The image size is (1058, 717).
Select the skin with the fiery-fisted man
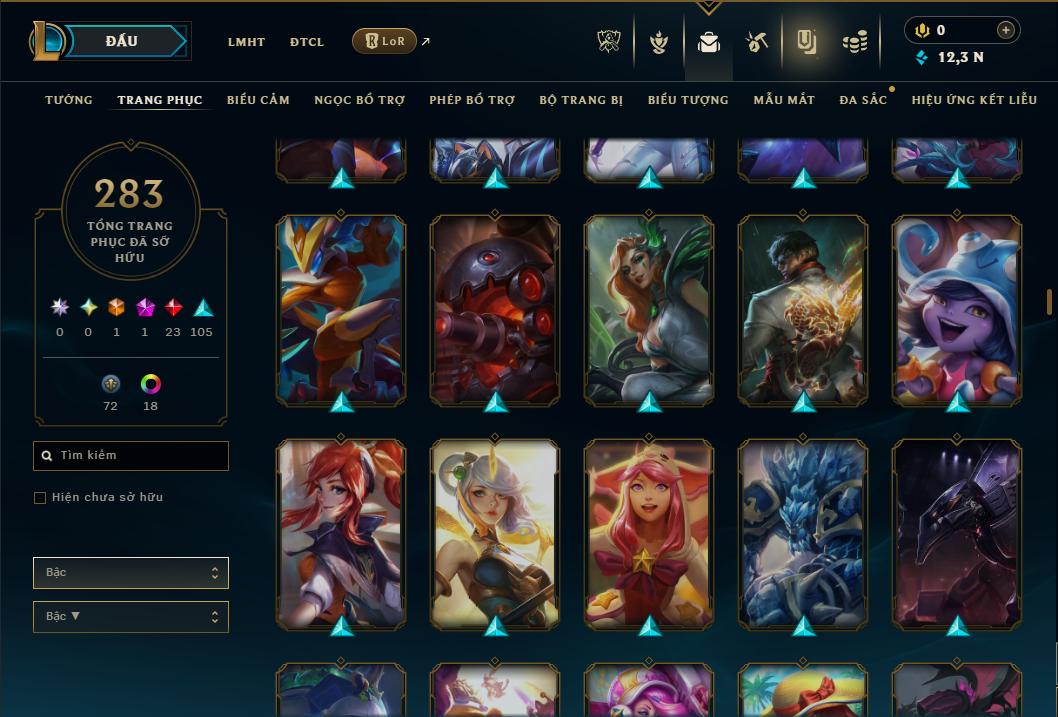pyautogui.click(x=803, y=312)
